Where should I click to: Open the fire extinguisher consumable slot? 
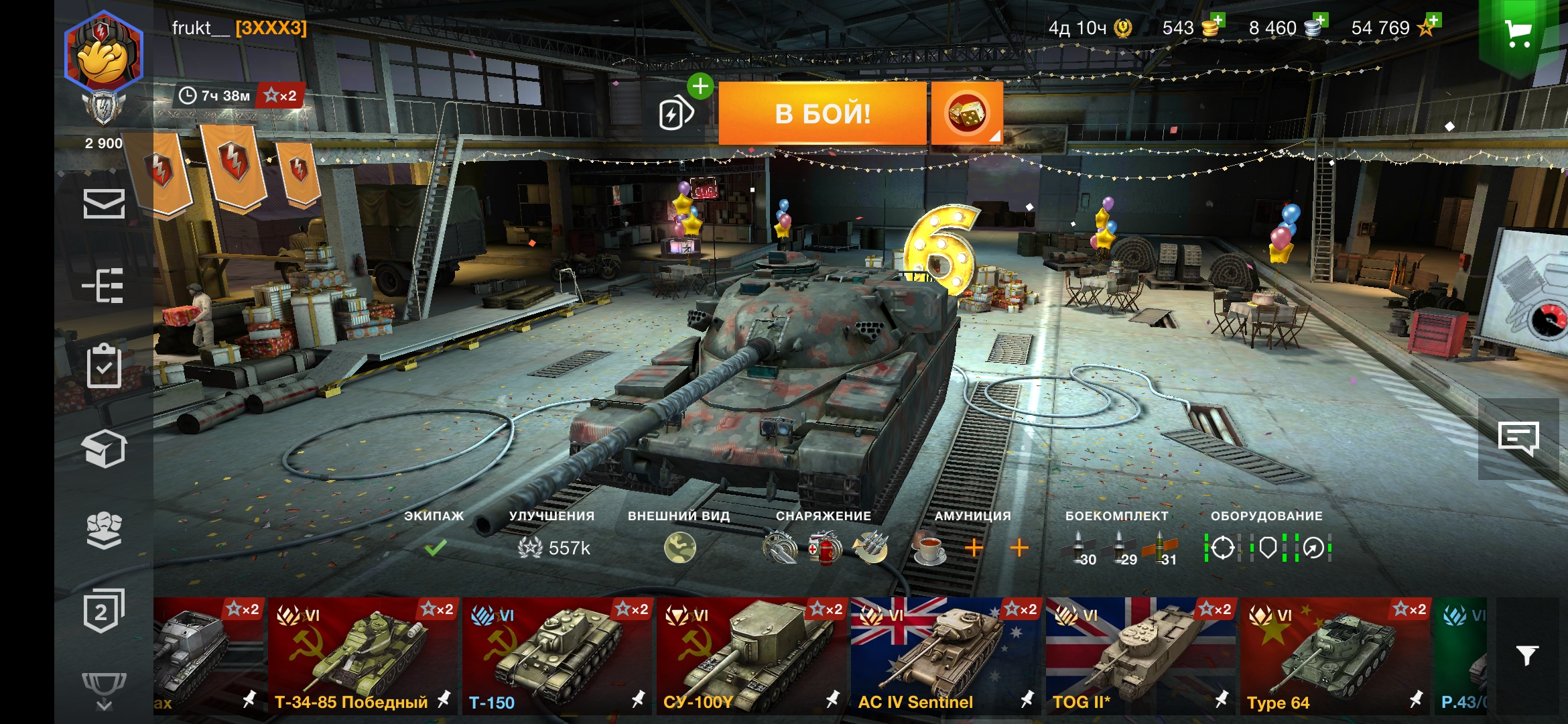[825, 548]
